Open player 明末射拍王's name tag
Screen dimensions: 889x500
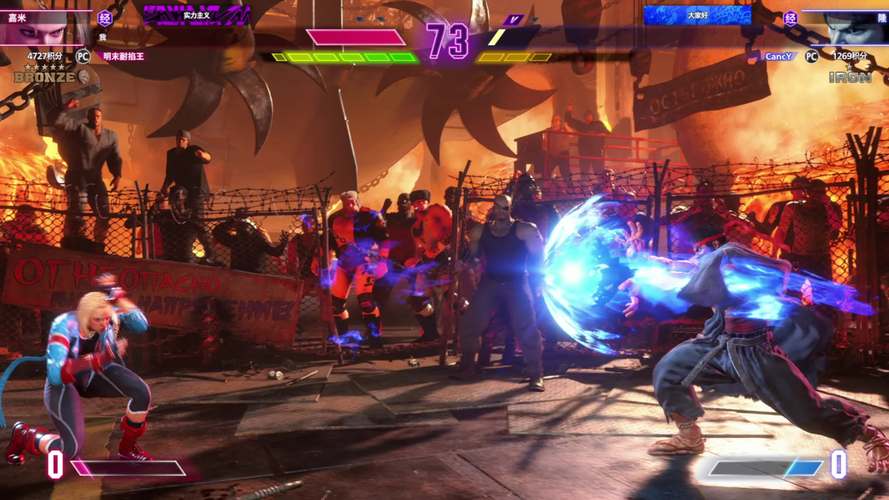click(123, 57)
